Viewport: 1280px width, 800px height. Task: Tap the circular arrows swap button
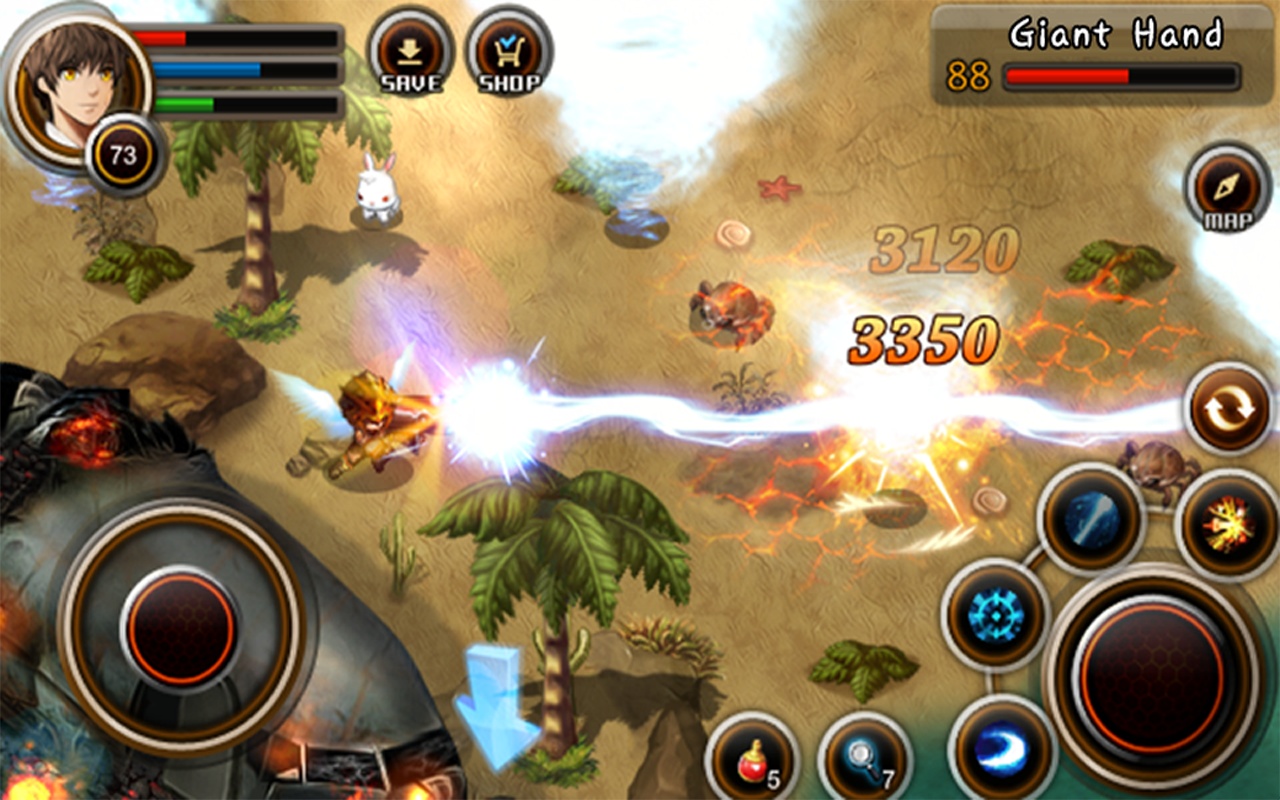1228,409
